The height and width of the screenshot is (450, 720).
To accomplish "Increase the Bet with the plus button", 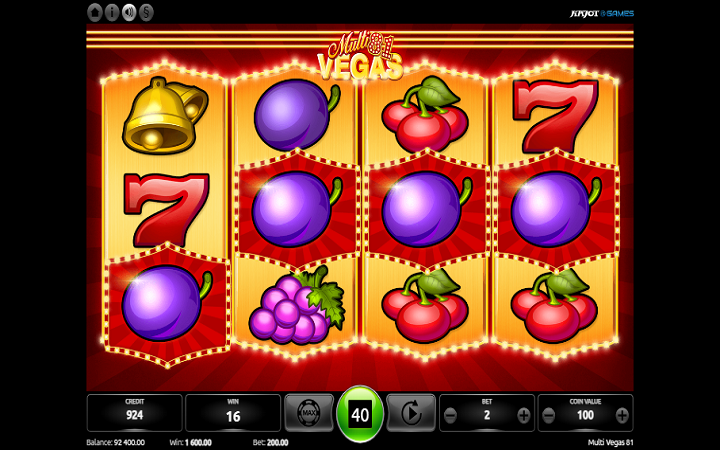I will click(523, 414).
